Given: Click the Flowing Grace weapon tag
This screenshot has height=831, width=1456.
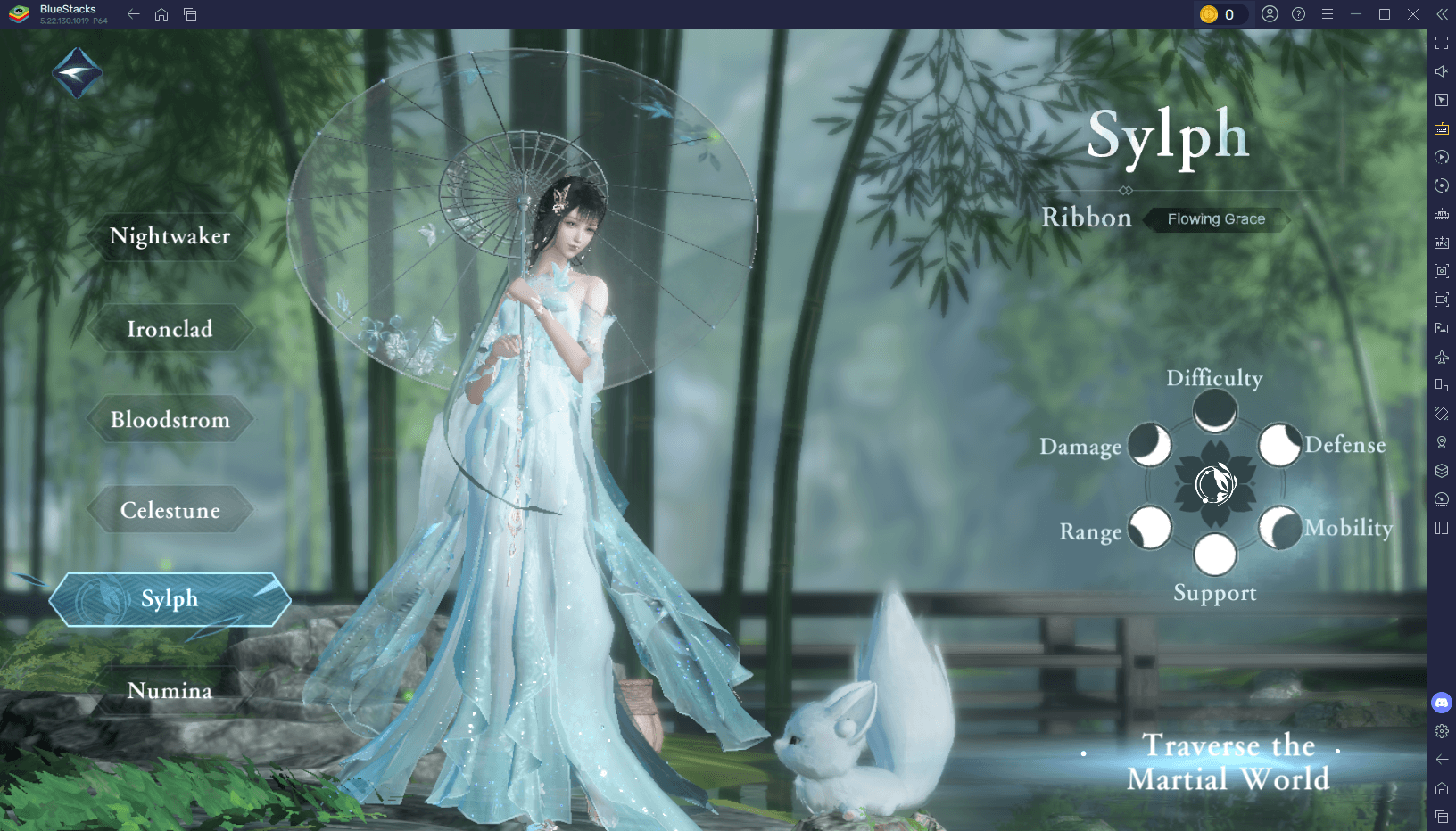Looking at the screenshot, I should [x=1216, y=219].
